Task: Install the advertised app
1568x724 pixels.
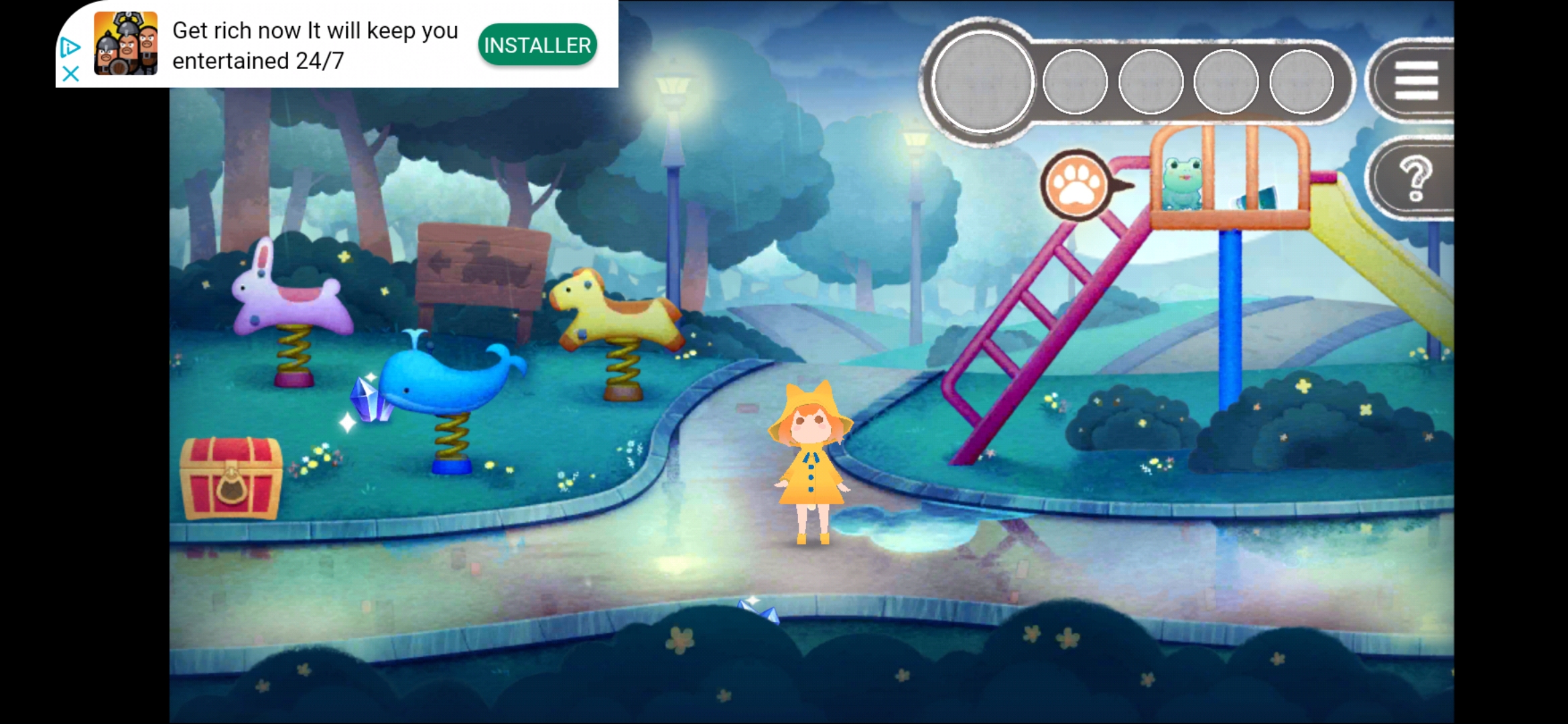Action: 537,45
